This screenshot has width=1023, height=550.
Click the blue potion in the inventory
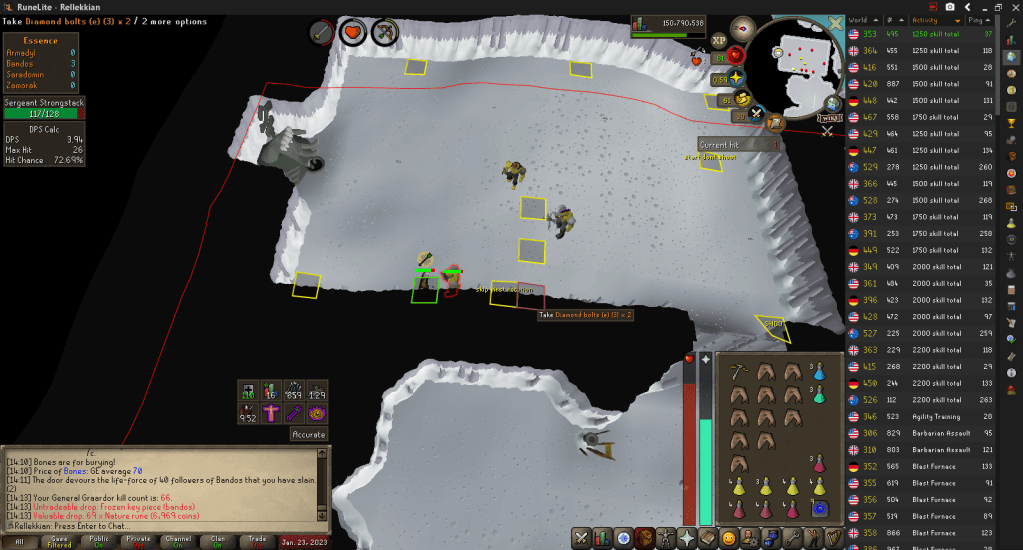click(819, 371)
